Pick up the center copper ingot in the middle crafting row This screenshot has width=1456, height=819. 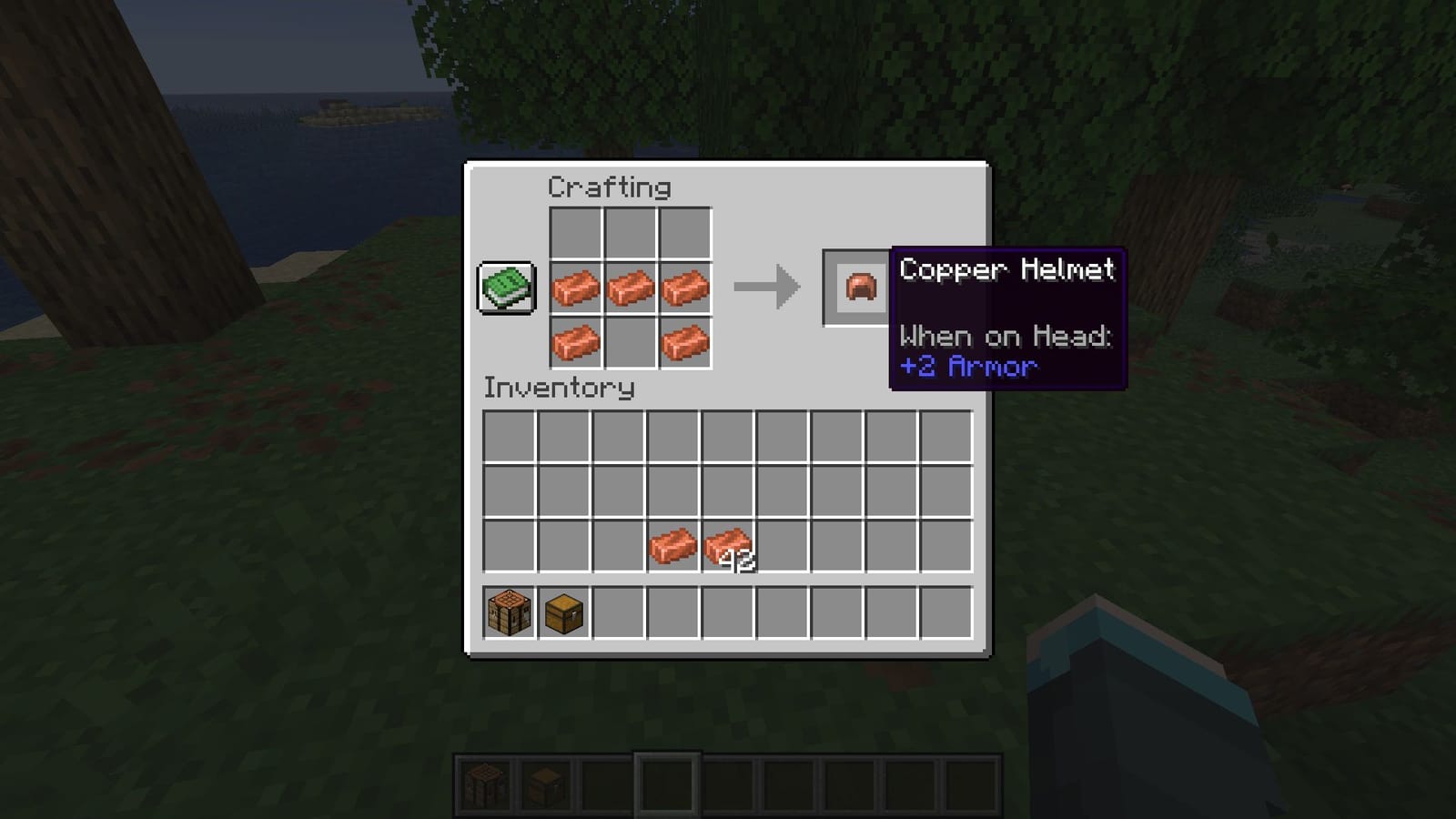(x=628, y=288)
